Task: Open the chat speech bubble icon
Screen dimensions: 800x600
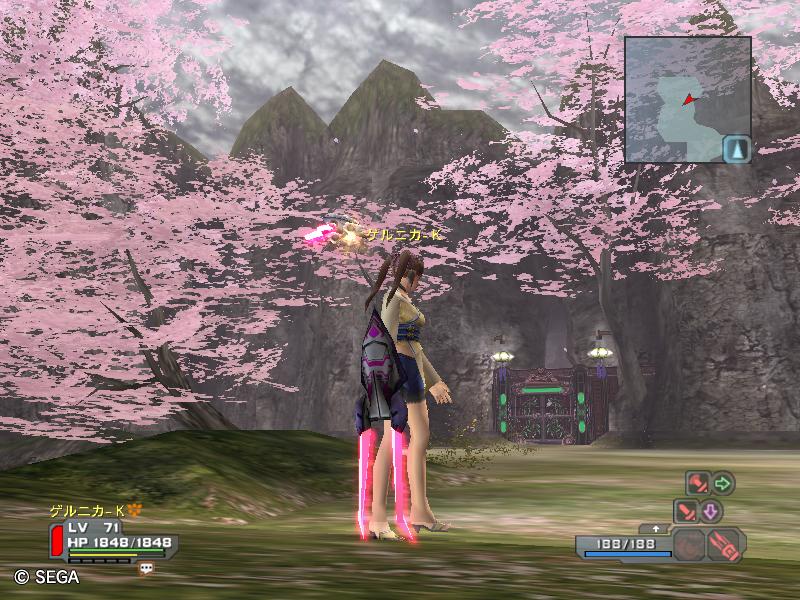Action: coord(147,568)
